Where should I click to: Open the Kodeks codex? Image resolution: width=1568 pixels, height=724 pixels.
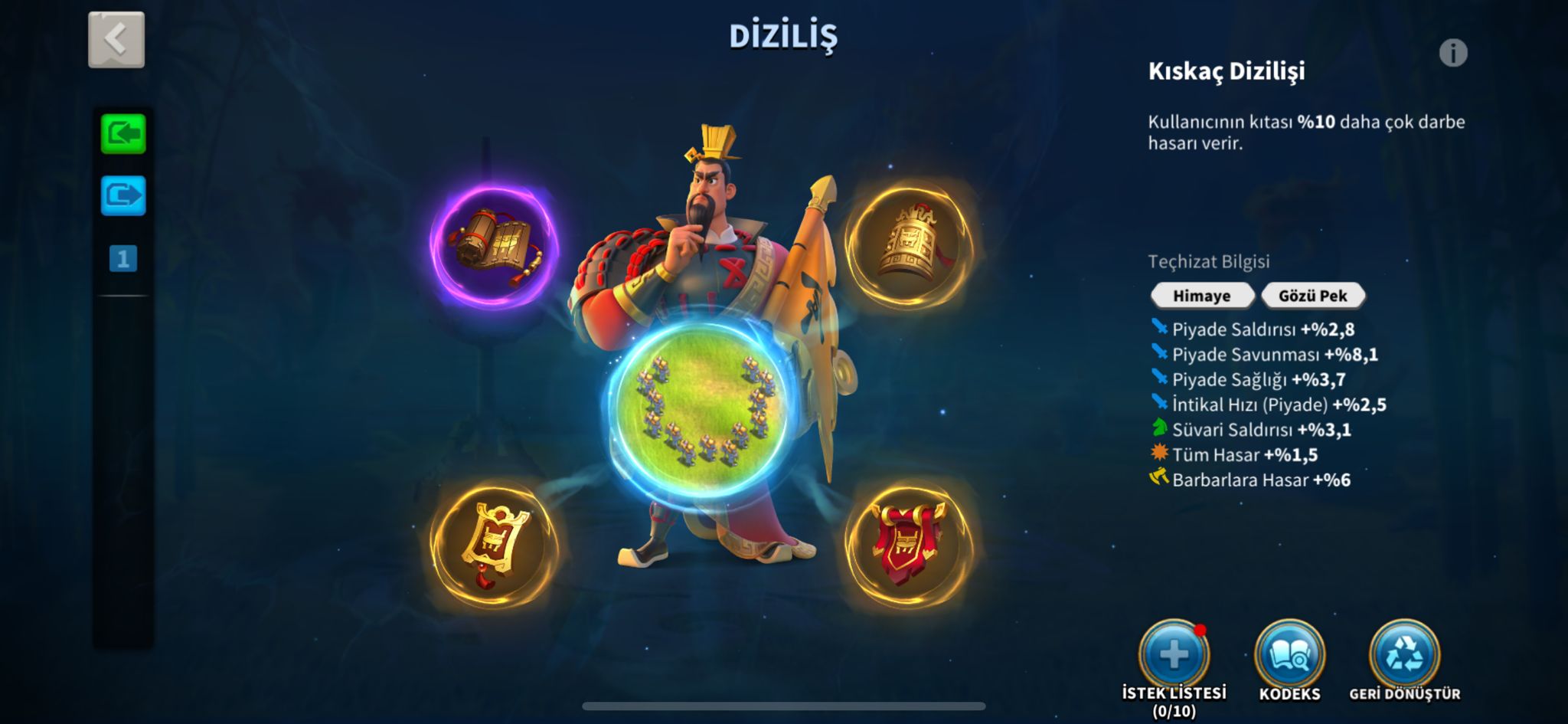pyautogui.click(x=1289, y=656)
